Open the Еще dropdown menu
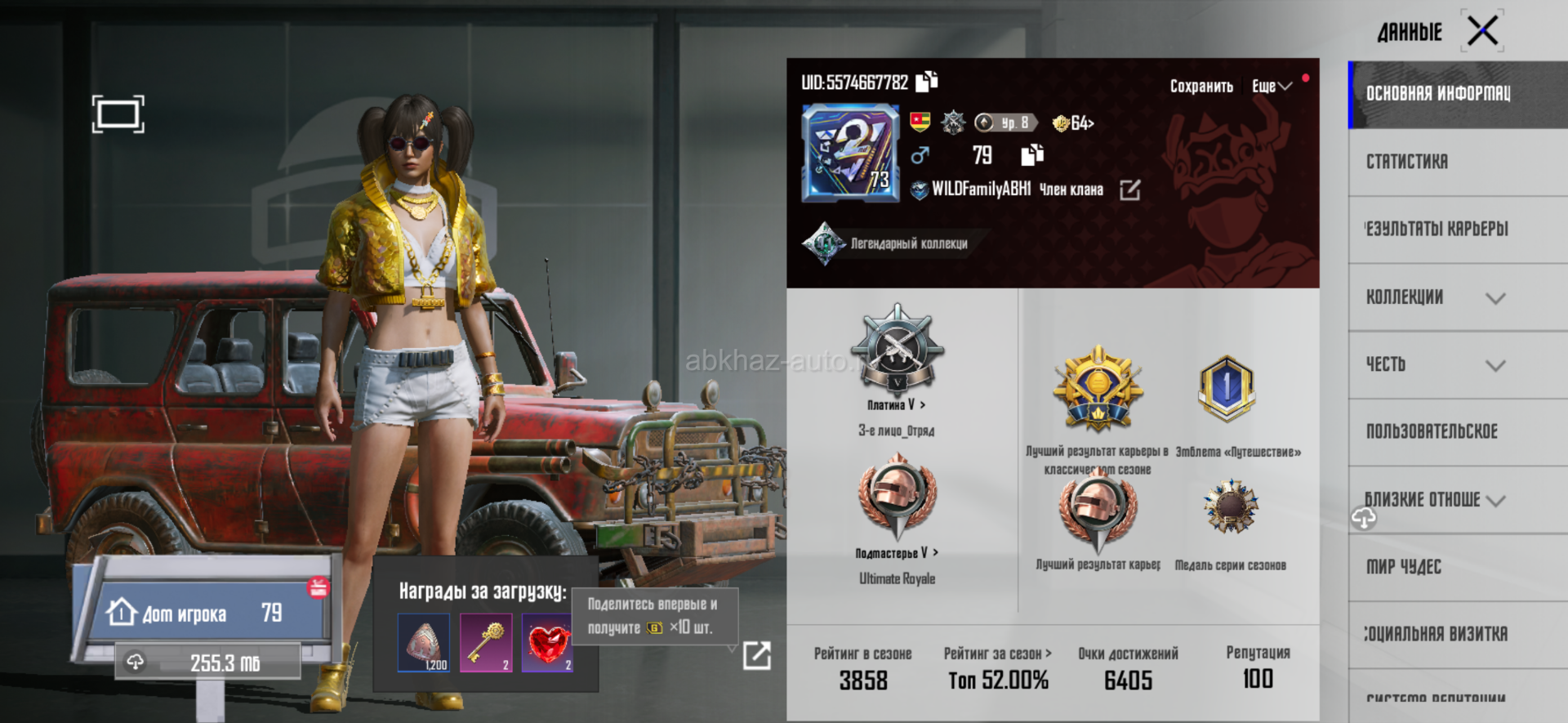 coord(1271,87)
